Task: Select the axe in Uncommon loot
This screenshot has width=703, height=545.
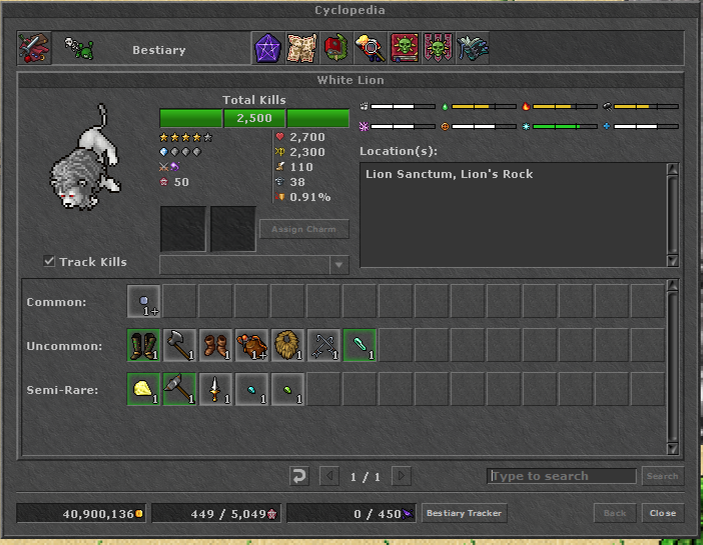Action: tap(180, 345)
